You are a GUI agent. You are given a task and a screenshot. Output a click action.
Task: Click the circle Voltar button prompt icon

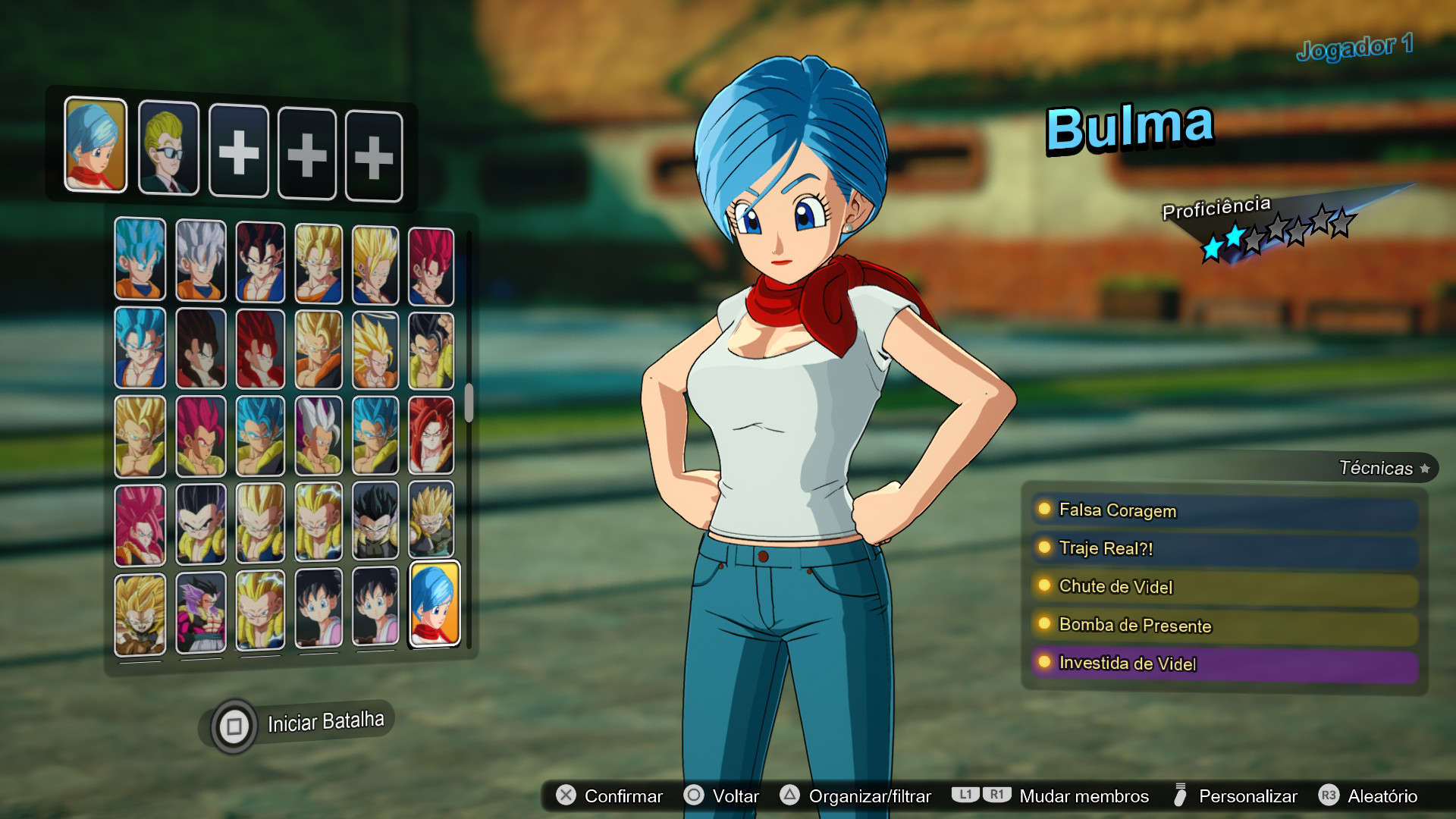(692, 796)
